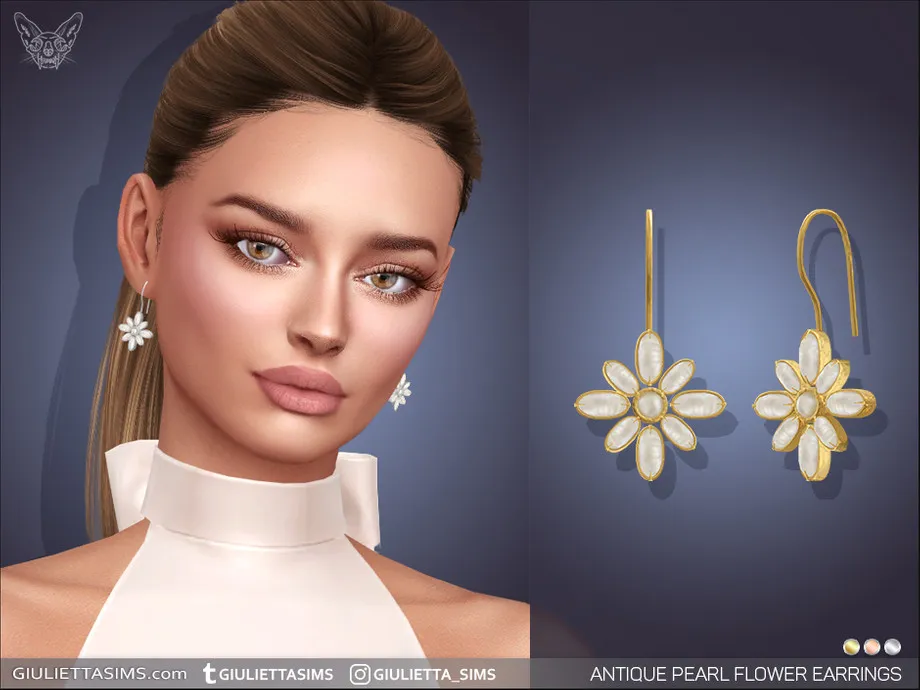
Task: Open the GIULIETTASIMS.com website link
Action: tap(94, 673)
